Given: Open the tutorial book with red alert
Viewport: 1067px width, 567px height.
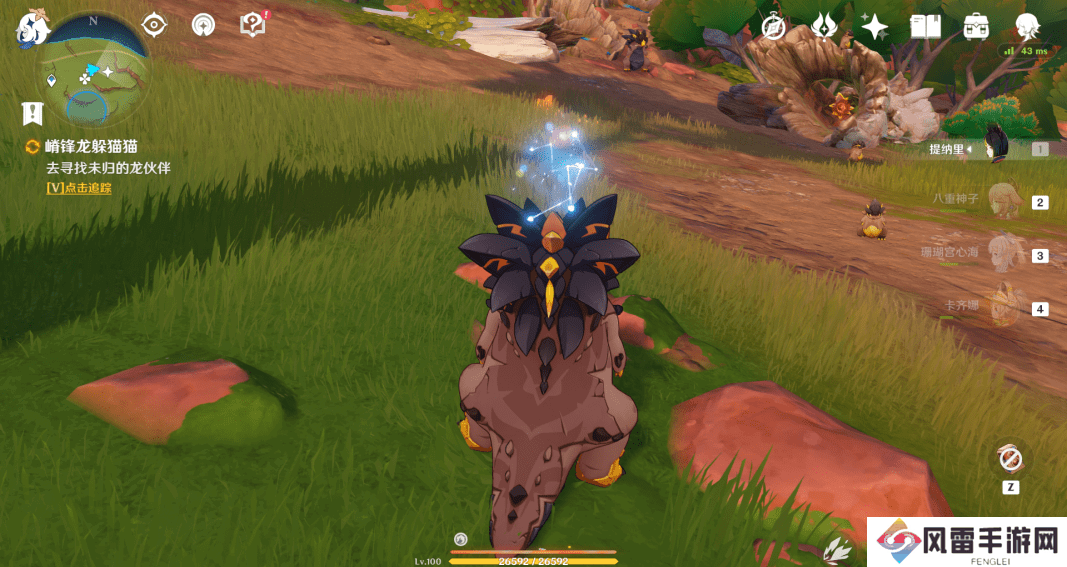Looking at the screenshot, I should pyautogui.click(x=253, y=25).
